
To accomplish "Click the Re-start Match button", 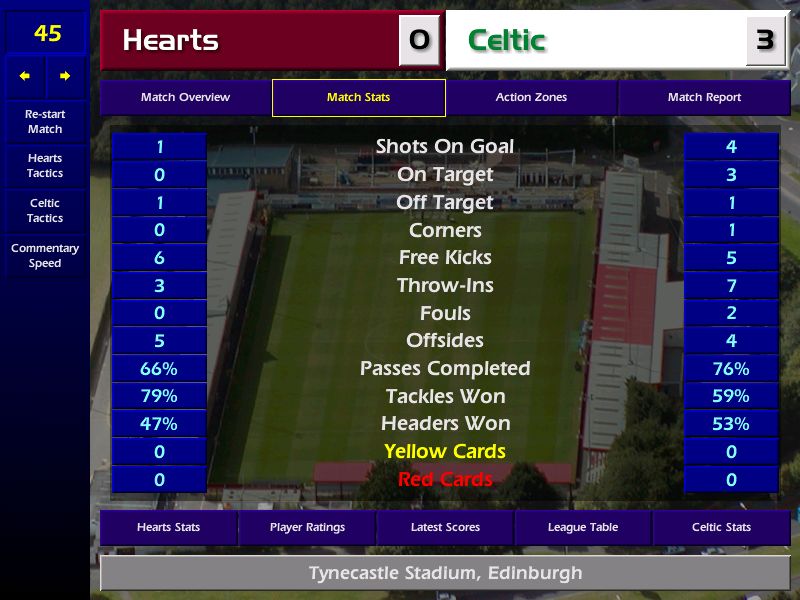I will pyautogui.click(x=45, y=122).
